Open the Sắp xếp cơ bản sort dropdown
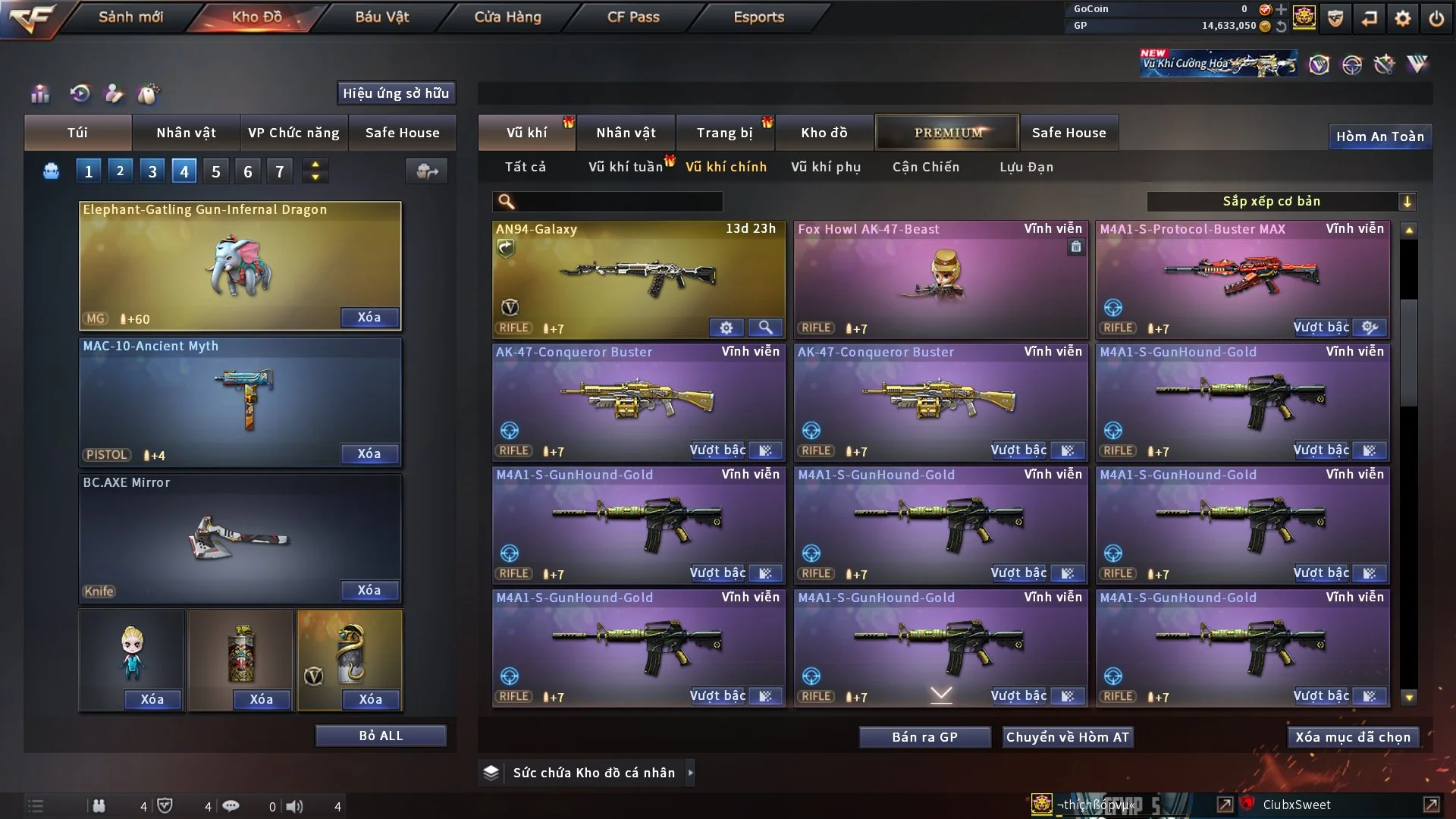1456x819 pixels. 1281,201
